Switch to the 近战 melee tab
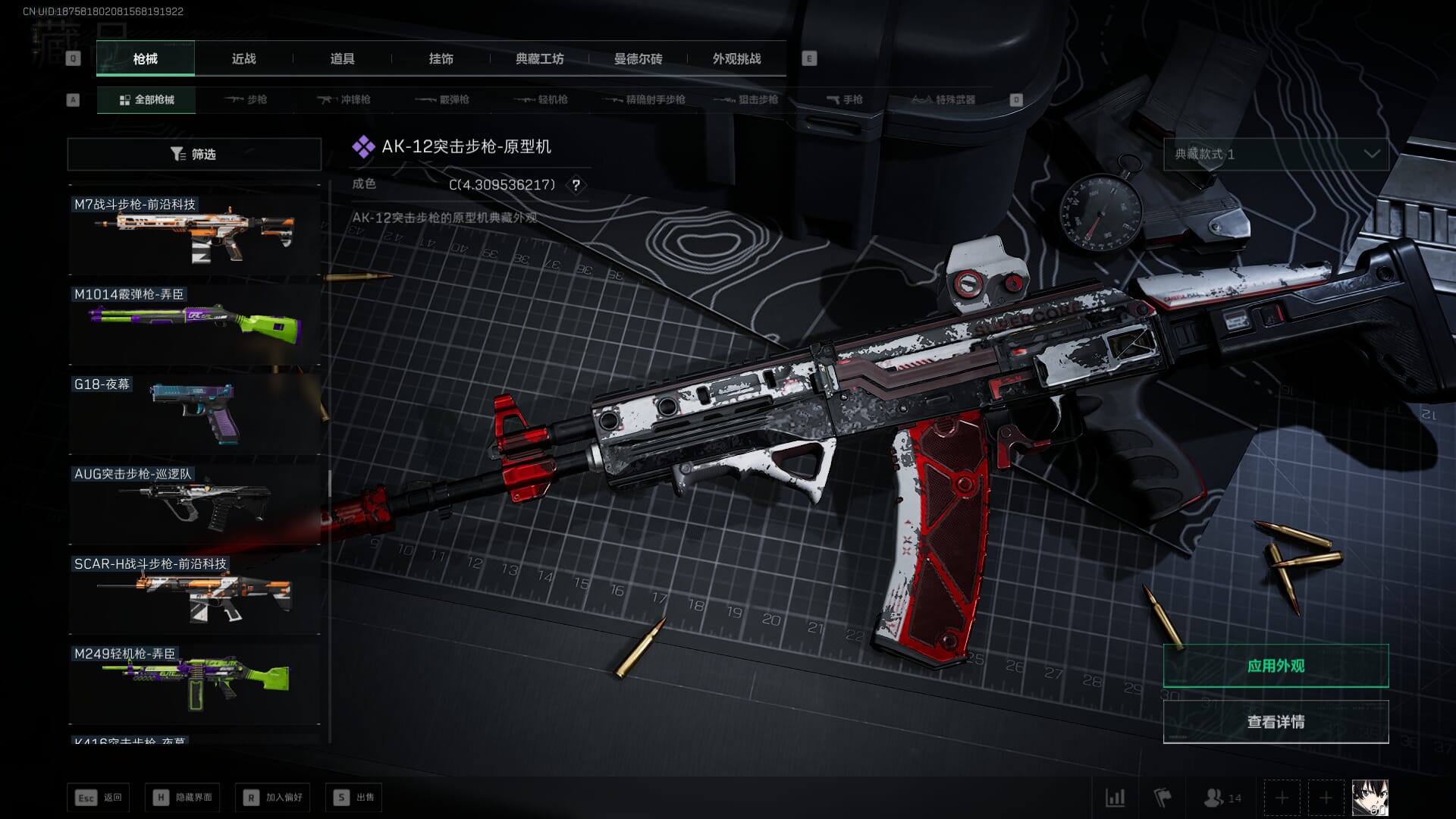1456x819 pixels. click(x=243, y=59)
